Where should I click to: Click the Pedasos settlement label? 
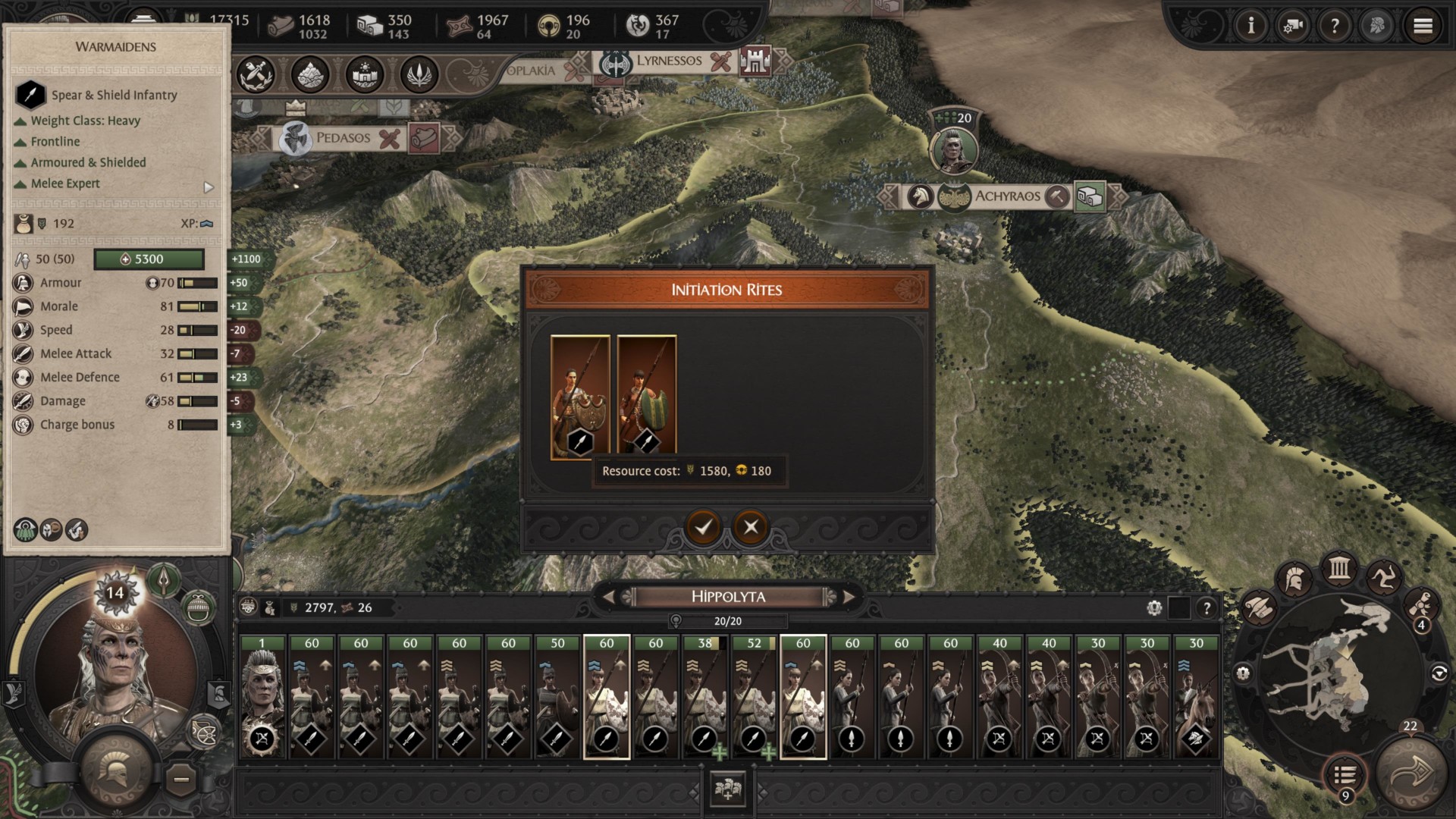tap(343, 138)
